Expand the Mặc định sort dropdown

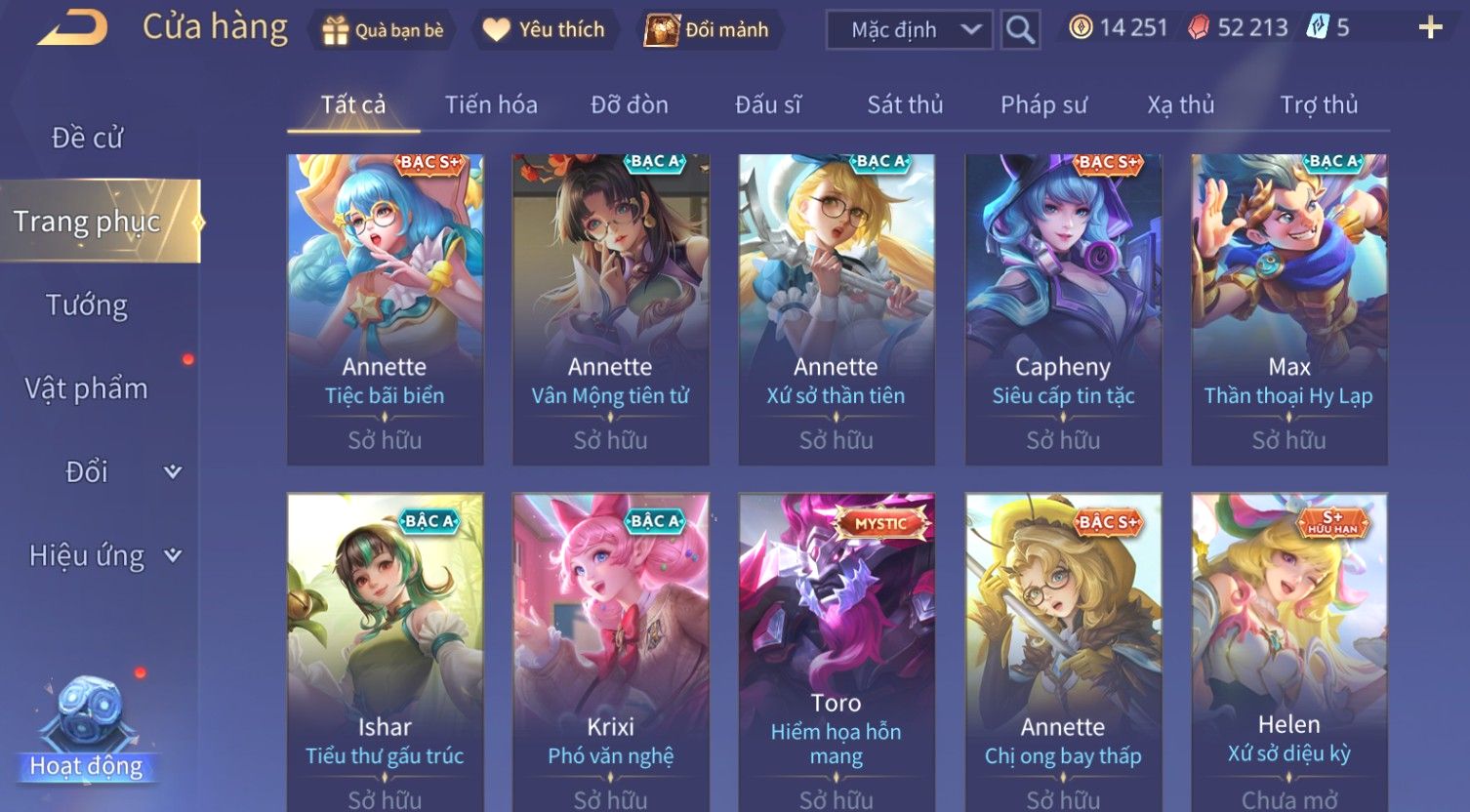pyautogui.click(x=908, y=30)
